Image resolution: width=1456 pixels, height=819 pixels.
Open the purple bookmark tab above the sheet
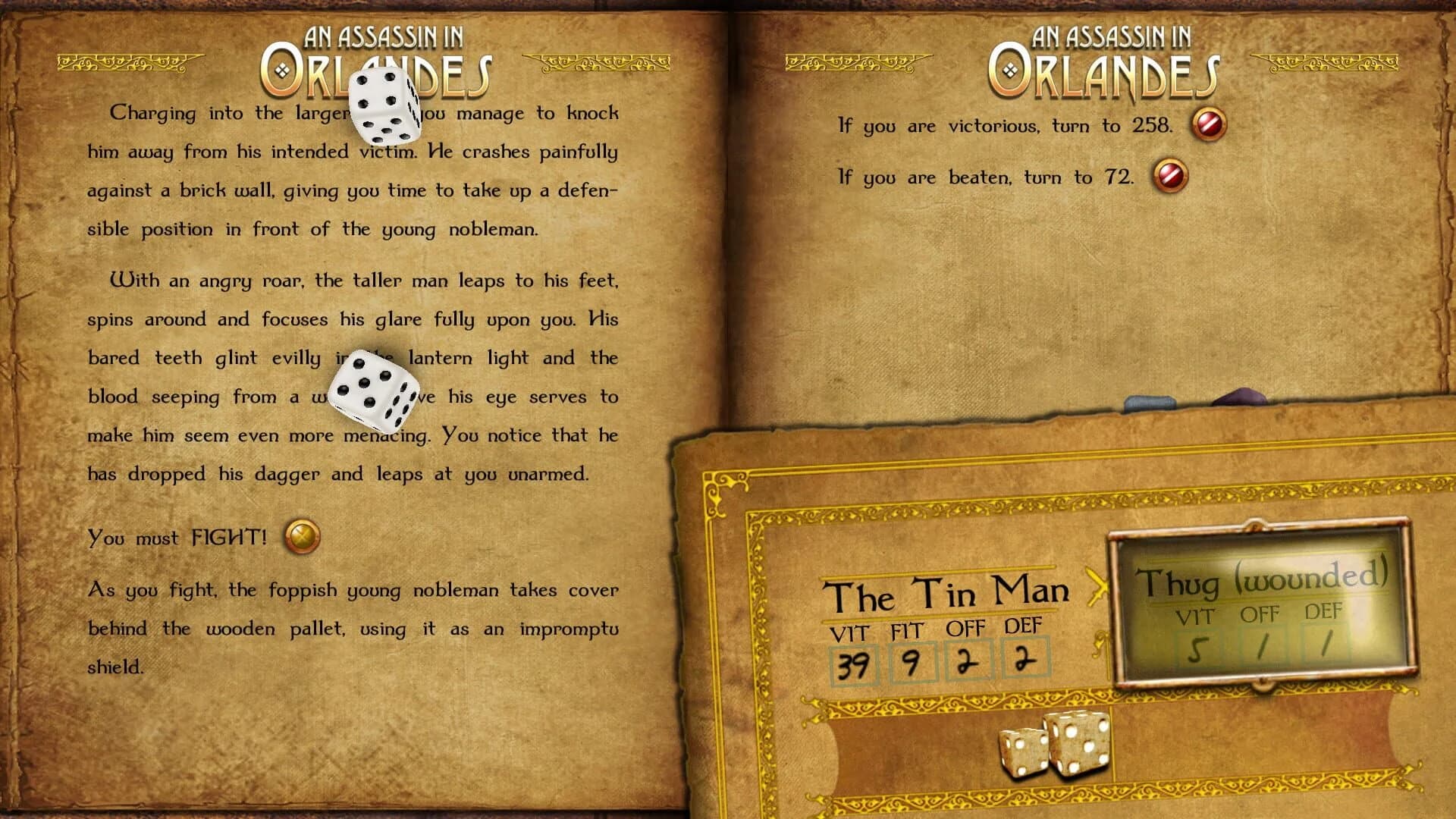(x=1241, y=396)
